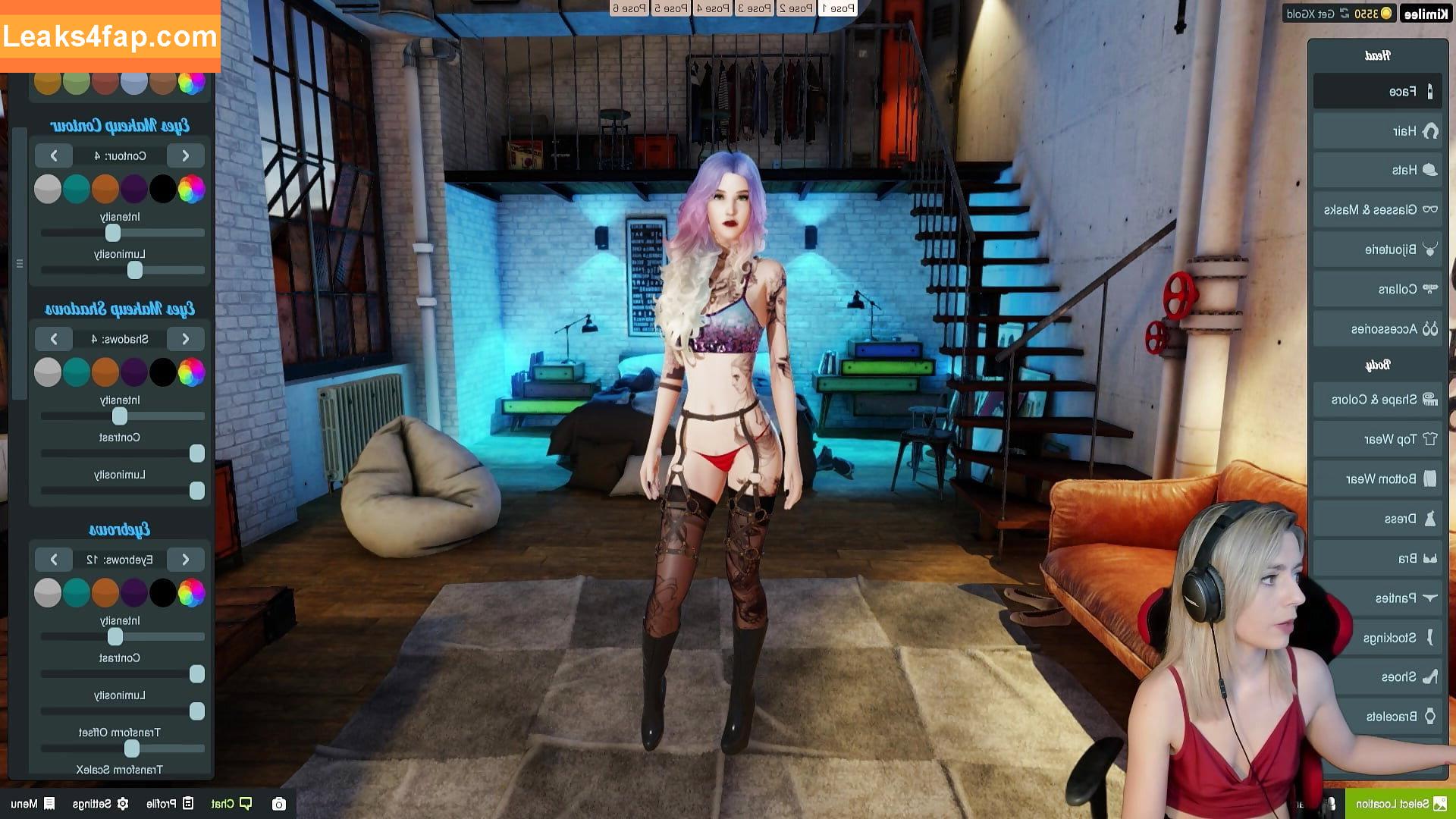The height and width of the screenshot is (819, 1456).
Task: Open the Face customization category
Action: click(x=1376, y=92)
